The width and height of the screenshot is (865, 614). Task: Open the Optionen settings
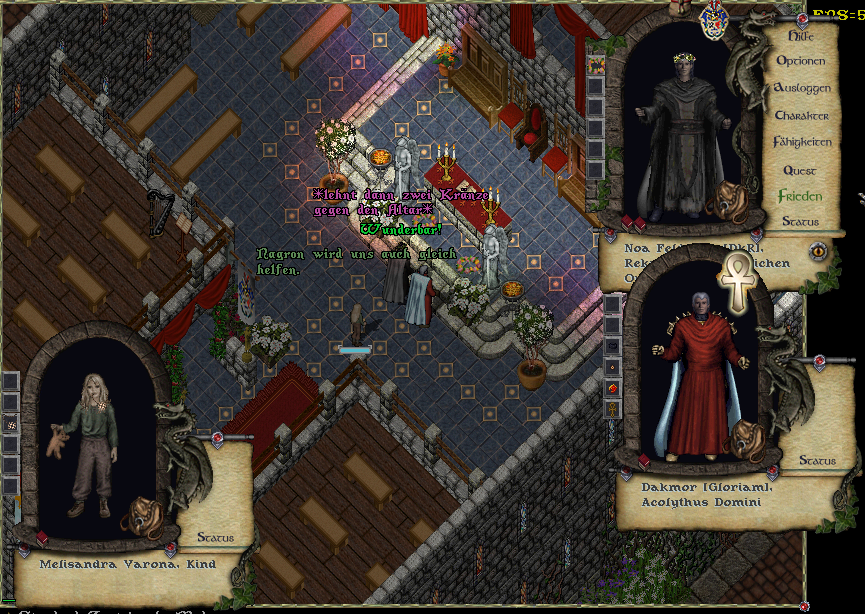(801, 61)
